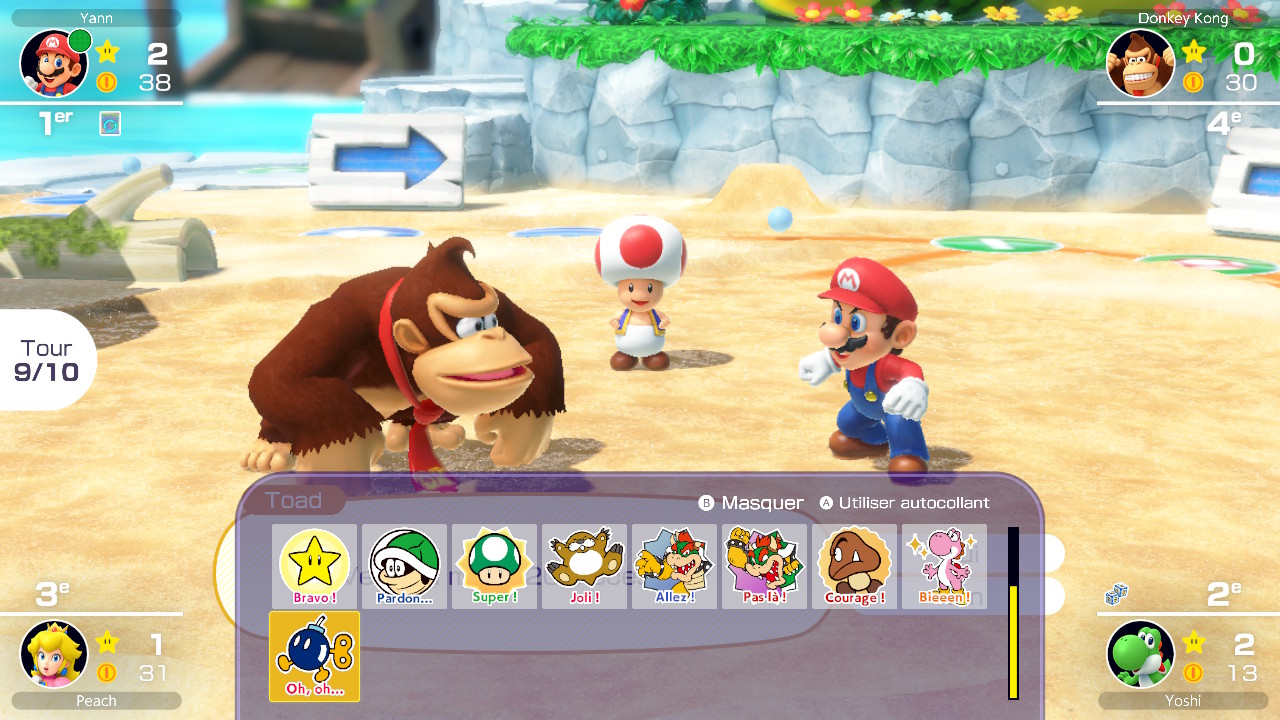Click the "Utiliser autocollant" option
The width and height of the screenshot is (1280, 720).
point(904,503)
